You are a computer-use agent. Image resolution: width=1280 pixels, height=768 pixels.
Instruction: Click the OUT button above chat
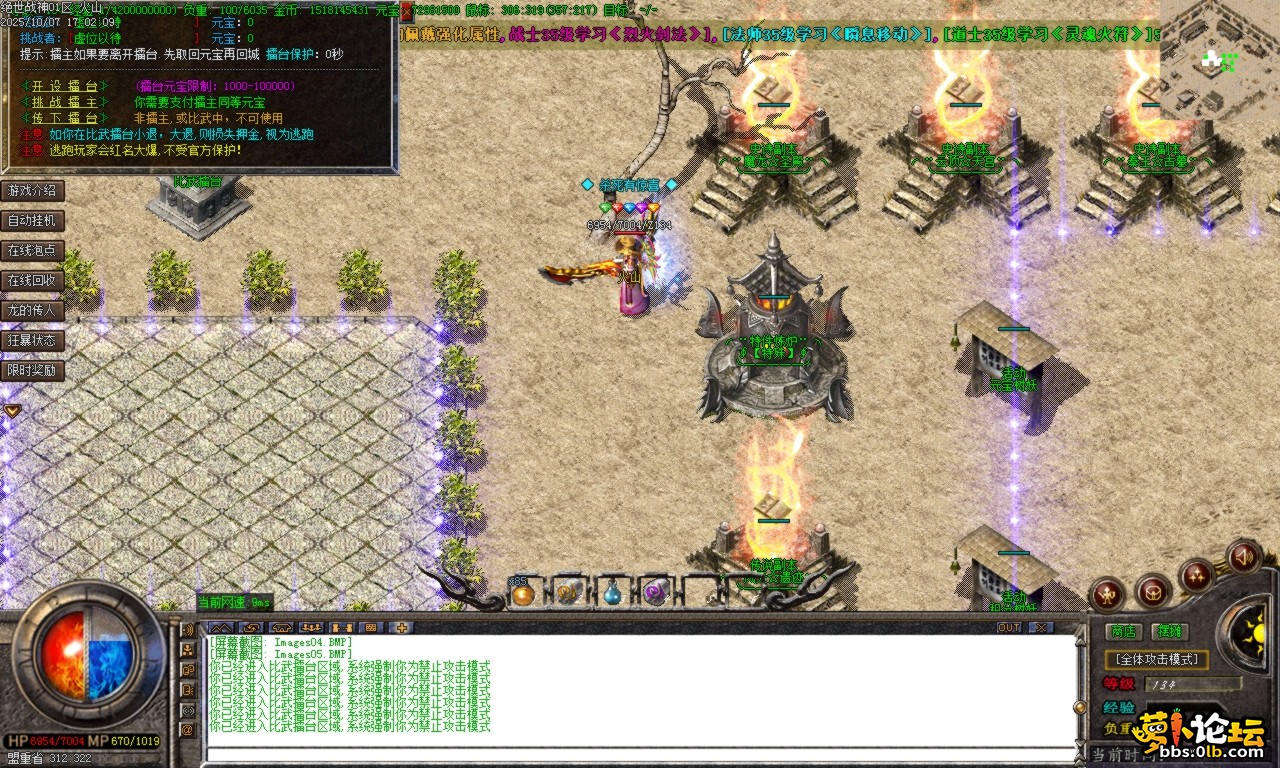[x=1009, y=628]
